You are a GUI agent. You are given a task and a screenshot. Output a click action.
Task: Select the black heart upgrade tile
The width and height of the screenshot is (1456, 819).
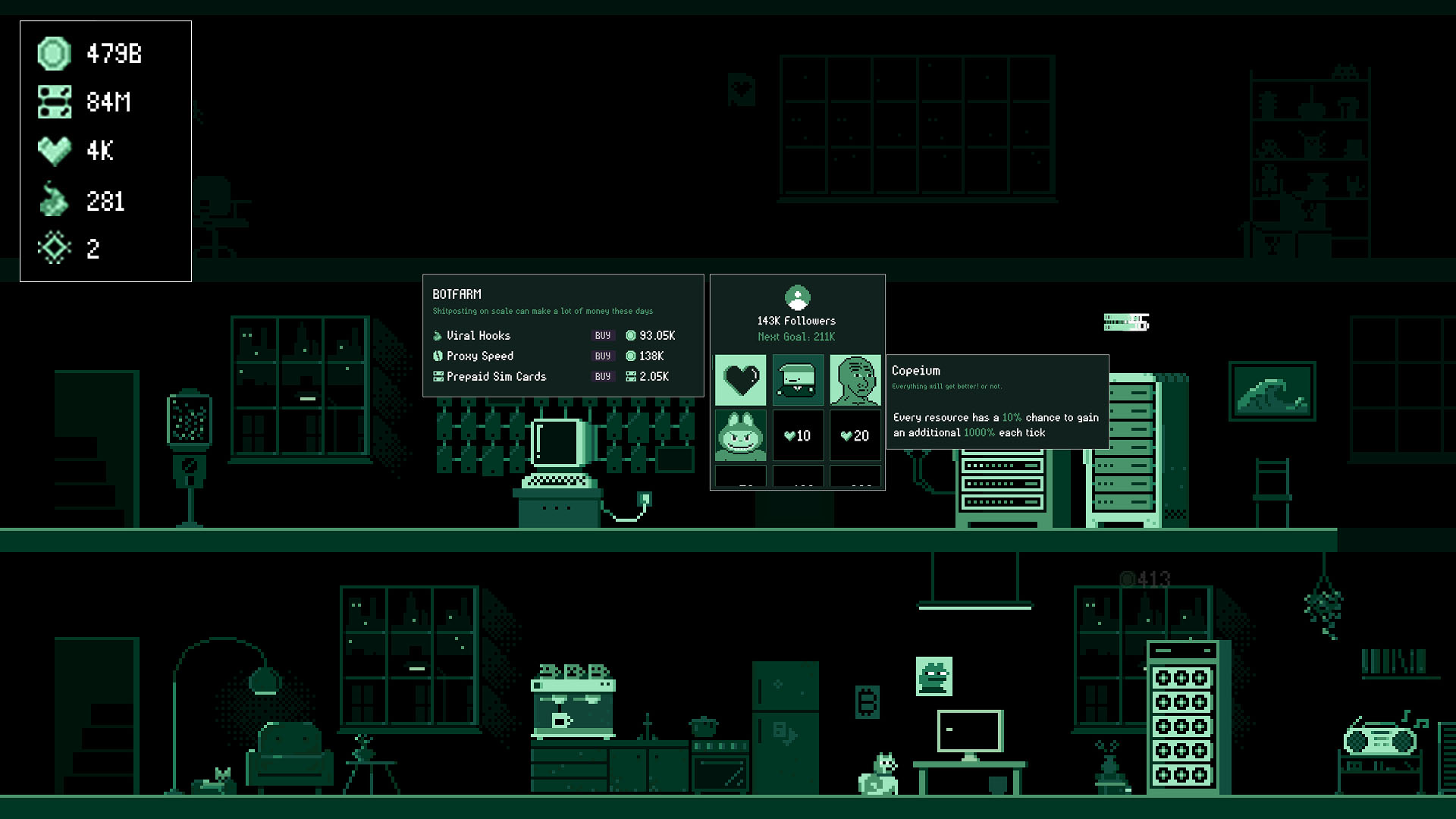pyautogui.click(x=741, y=379)
